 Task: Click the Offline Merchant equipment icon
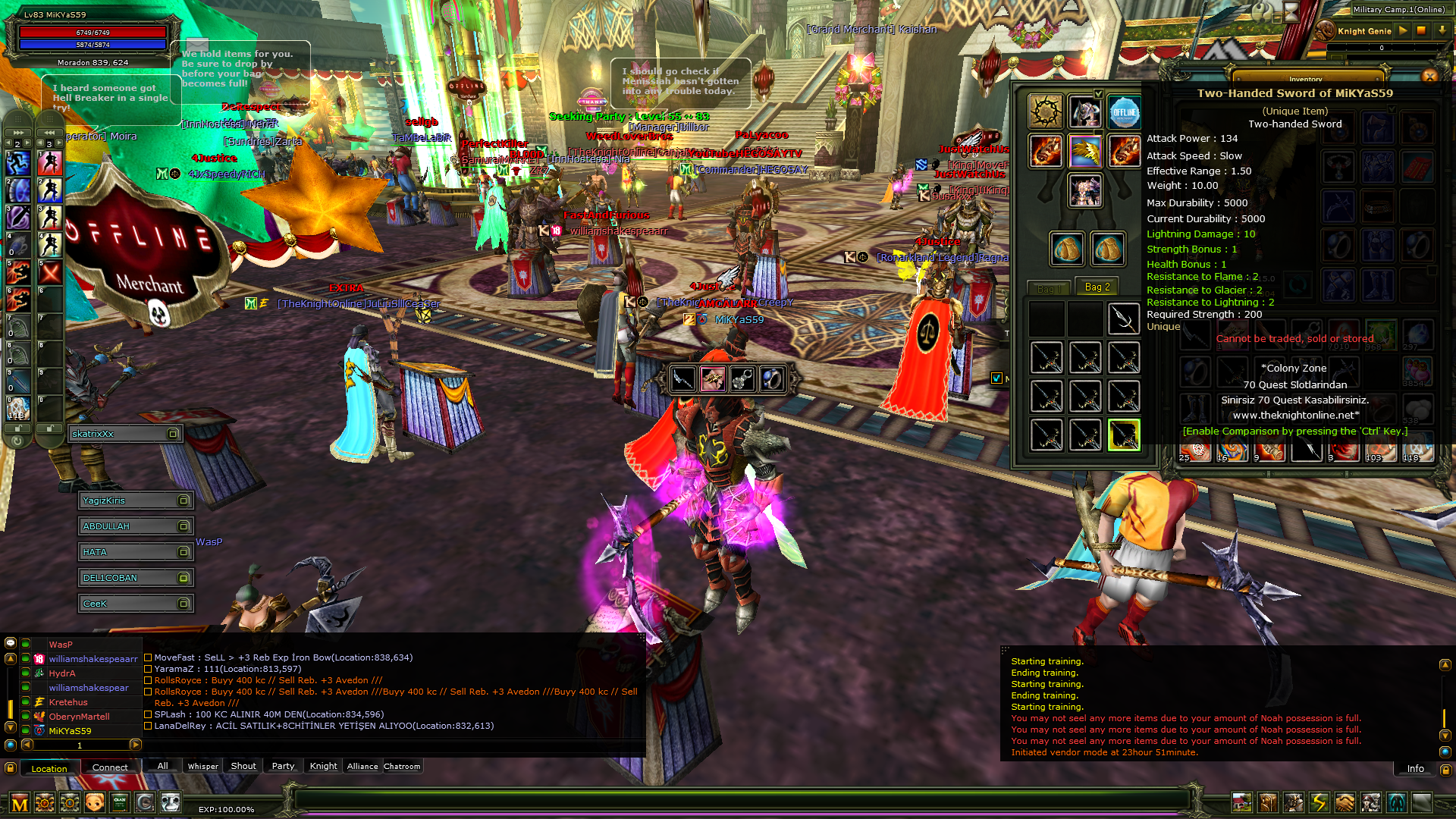click(x=1124, y=113)
